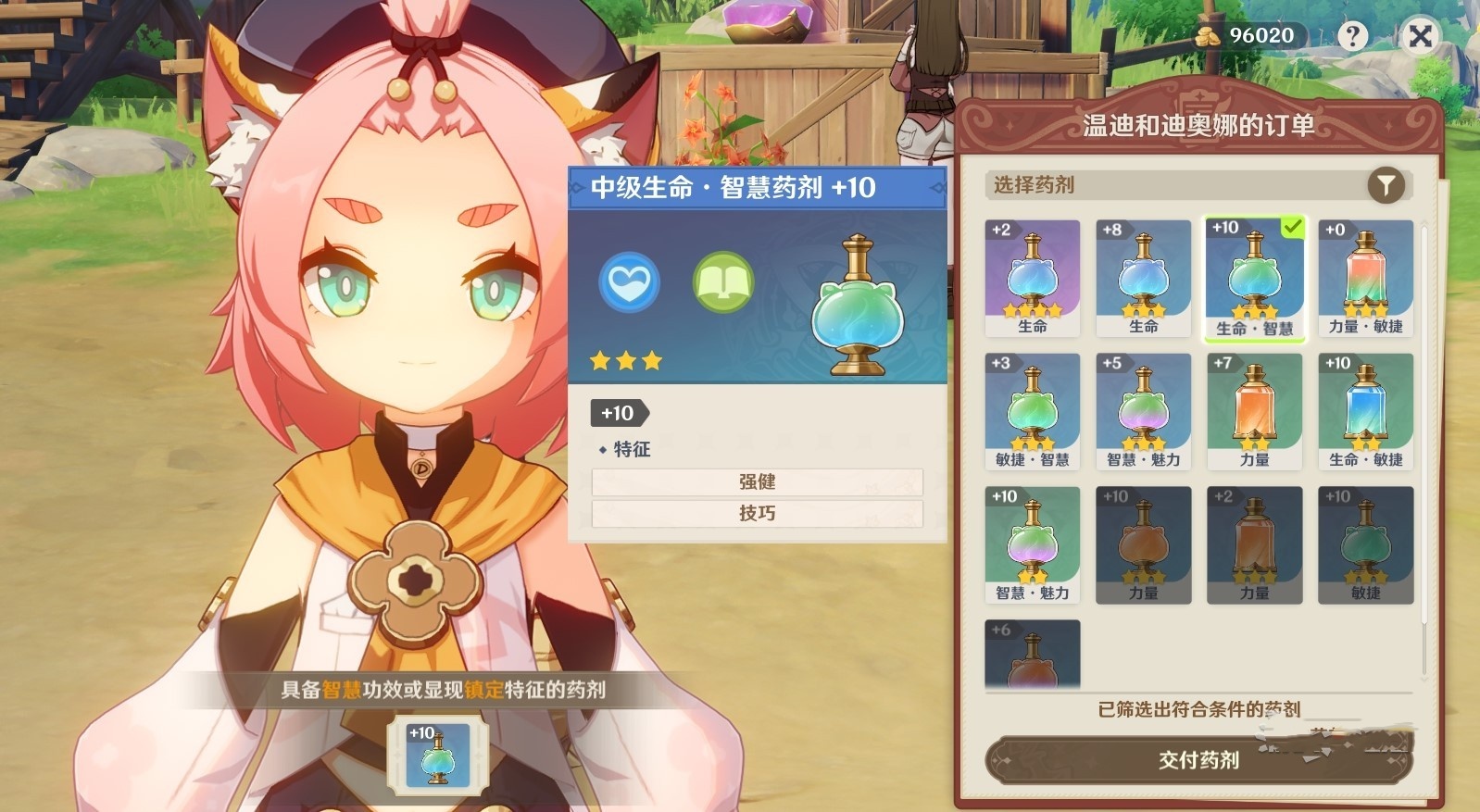Click the 技巧 trait entry
The image size is (1480, 812).
click(x=757, y=512)
